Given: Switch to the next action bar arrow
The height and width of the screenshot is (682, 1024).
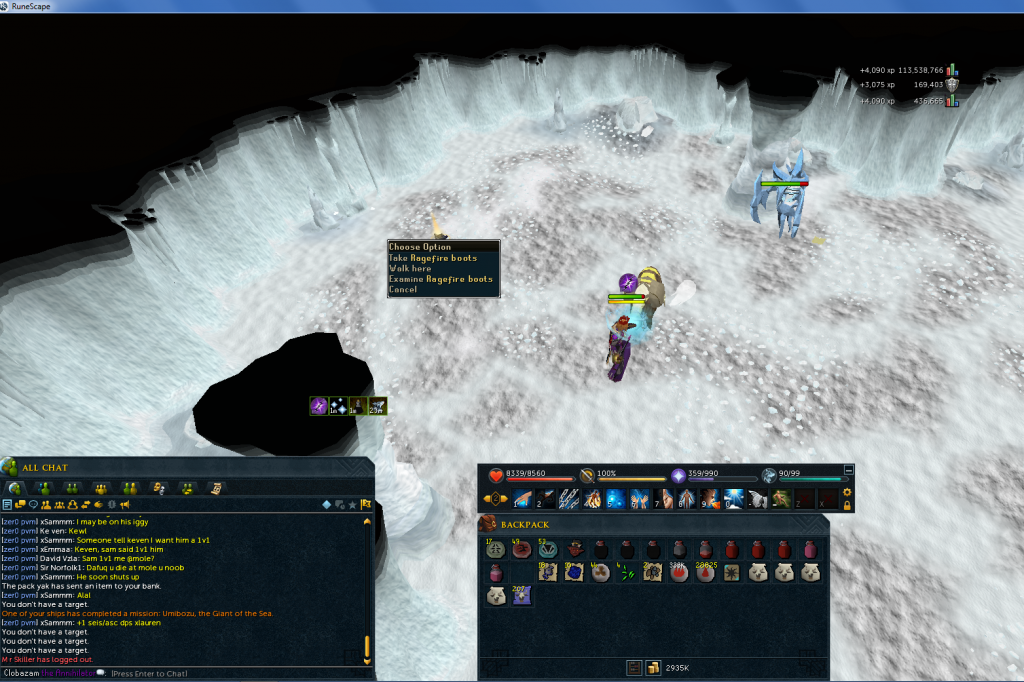Looking at the screenshot, I should (x=503, y=498).
